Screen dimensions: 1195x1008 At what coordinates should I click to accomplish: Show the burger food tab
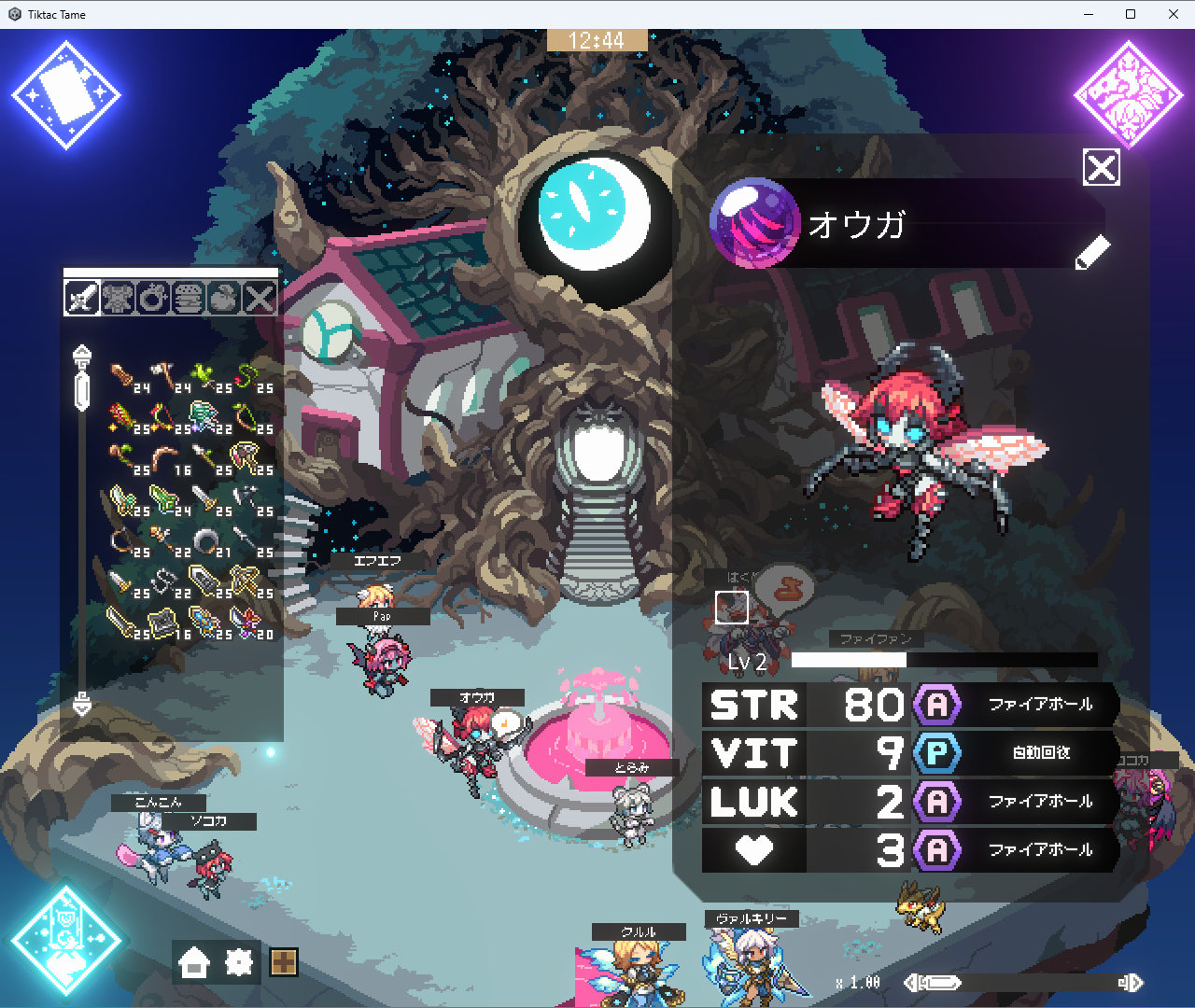[189, 299]
